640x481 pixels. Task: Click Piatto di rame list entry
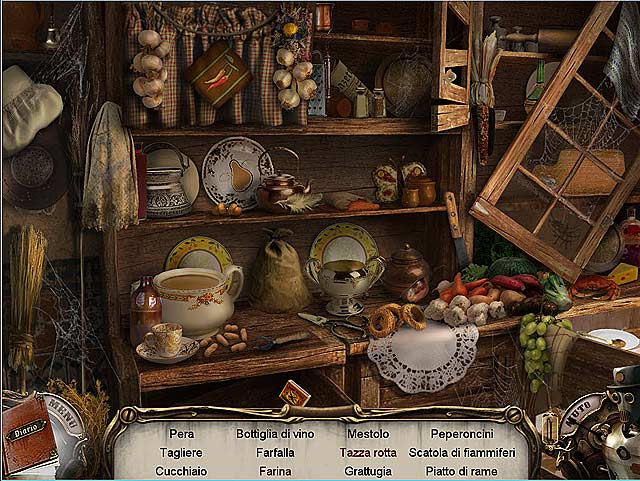[461, 470]
